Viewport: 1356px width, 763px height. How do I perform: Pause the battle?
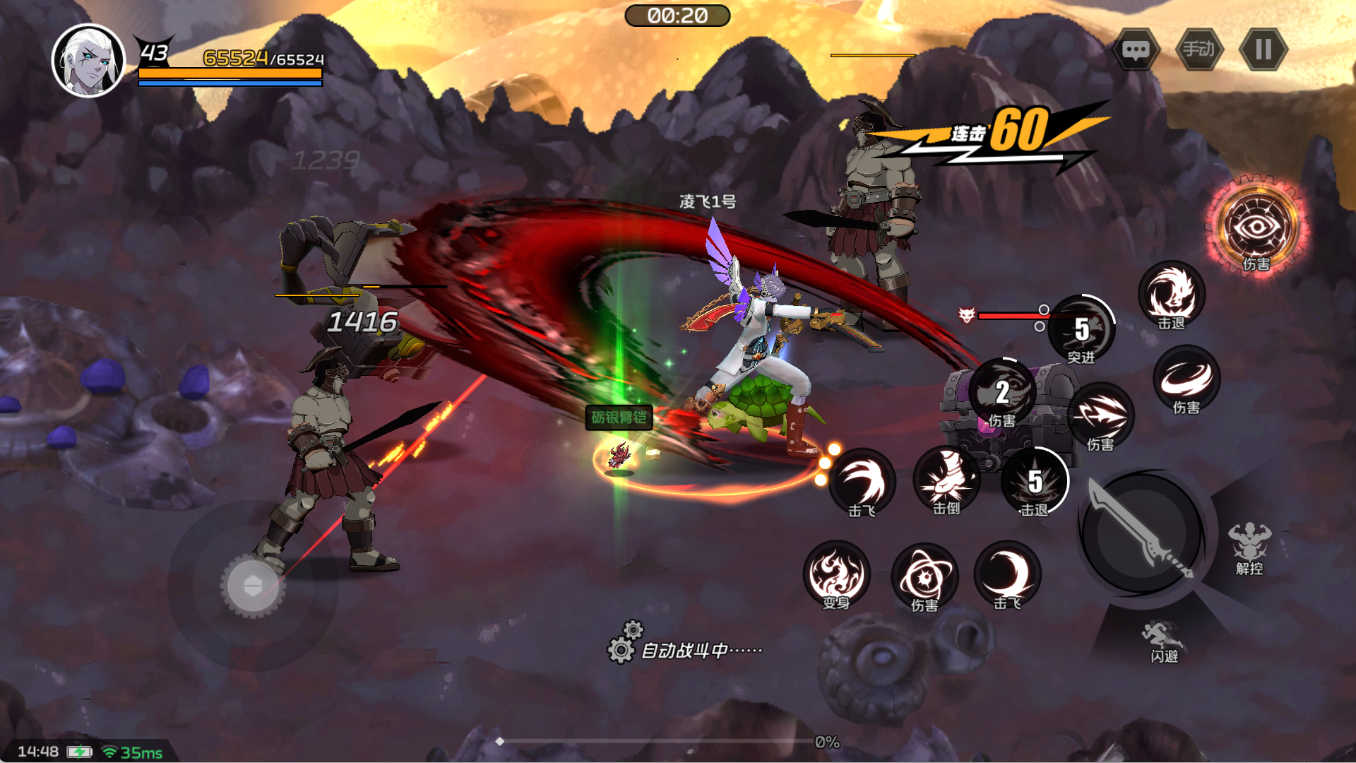click(1263, 49)
